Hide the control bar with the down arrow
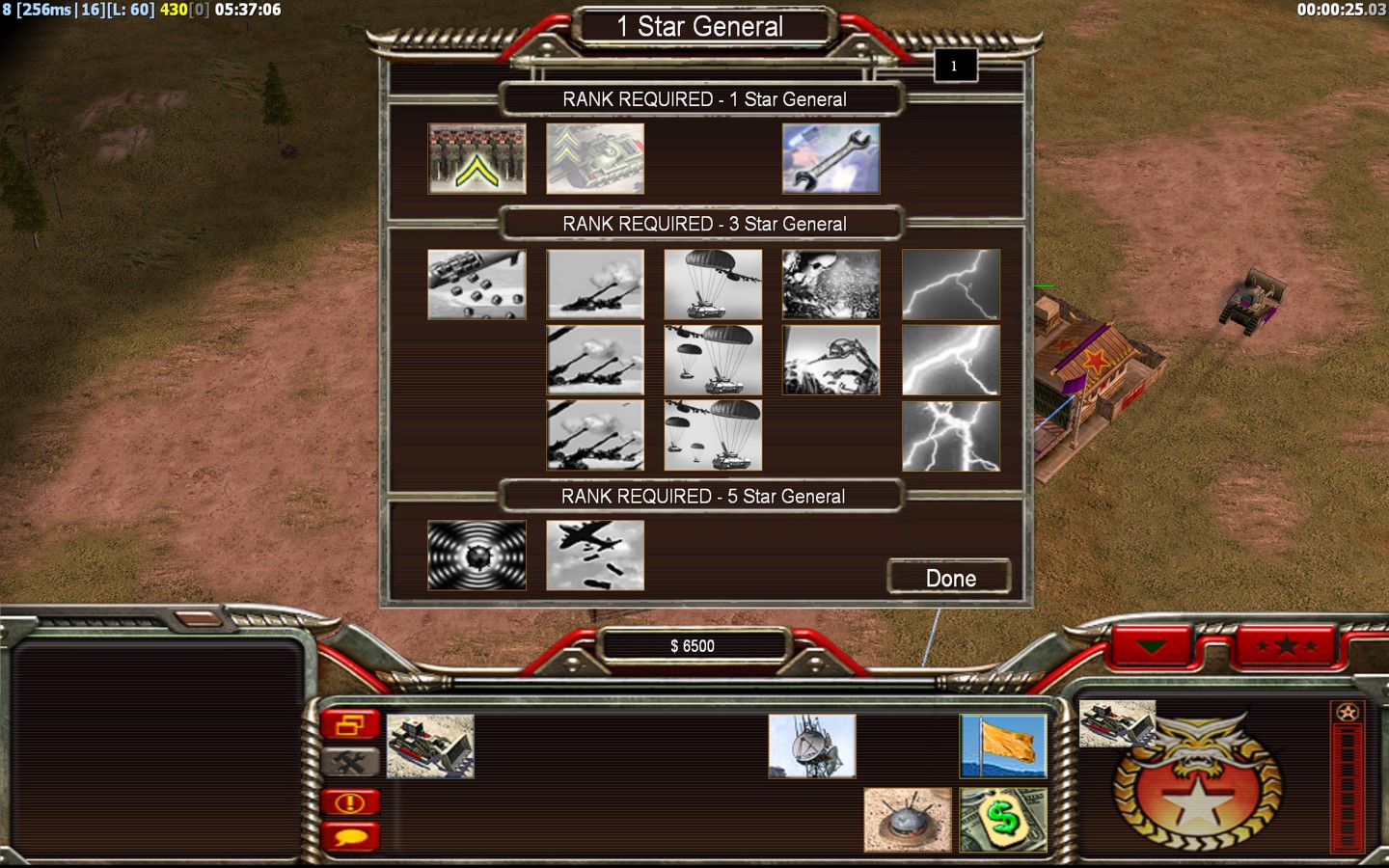 [1152, 646]
